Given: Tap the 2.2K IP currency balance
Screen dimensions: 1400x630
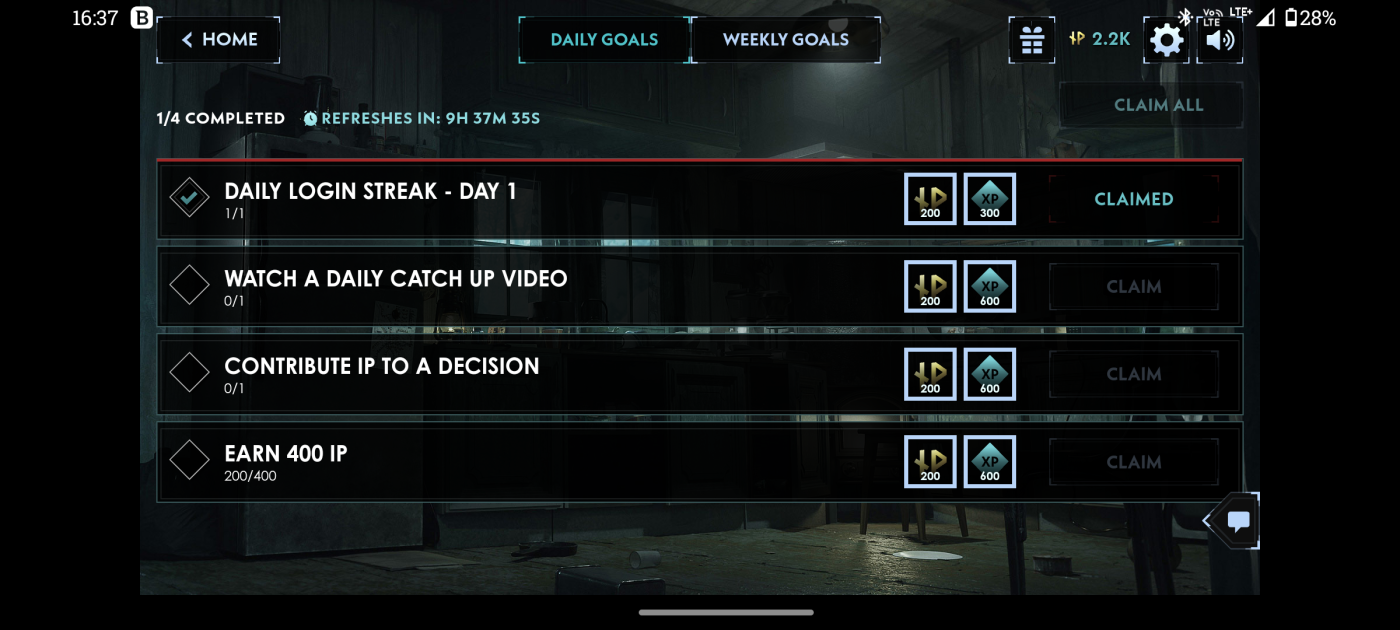Looking at the screenshot, I should [1100, 40].
